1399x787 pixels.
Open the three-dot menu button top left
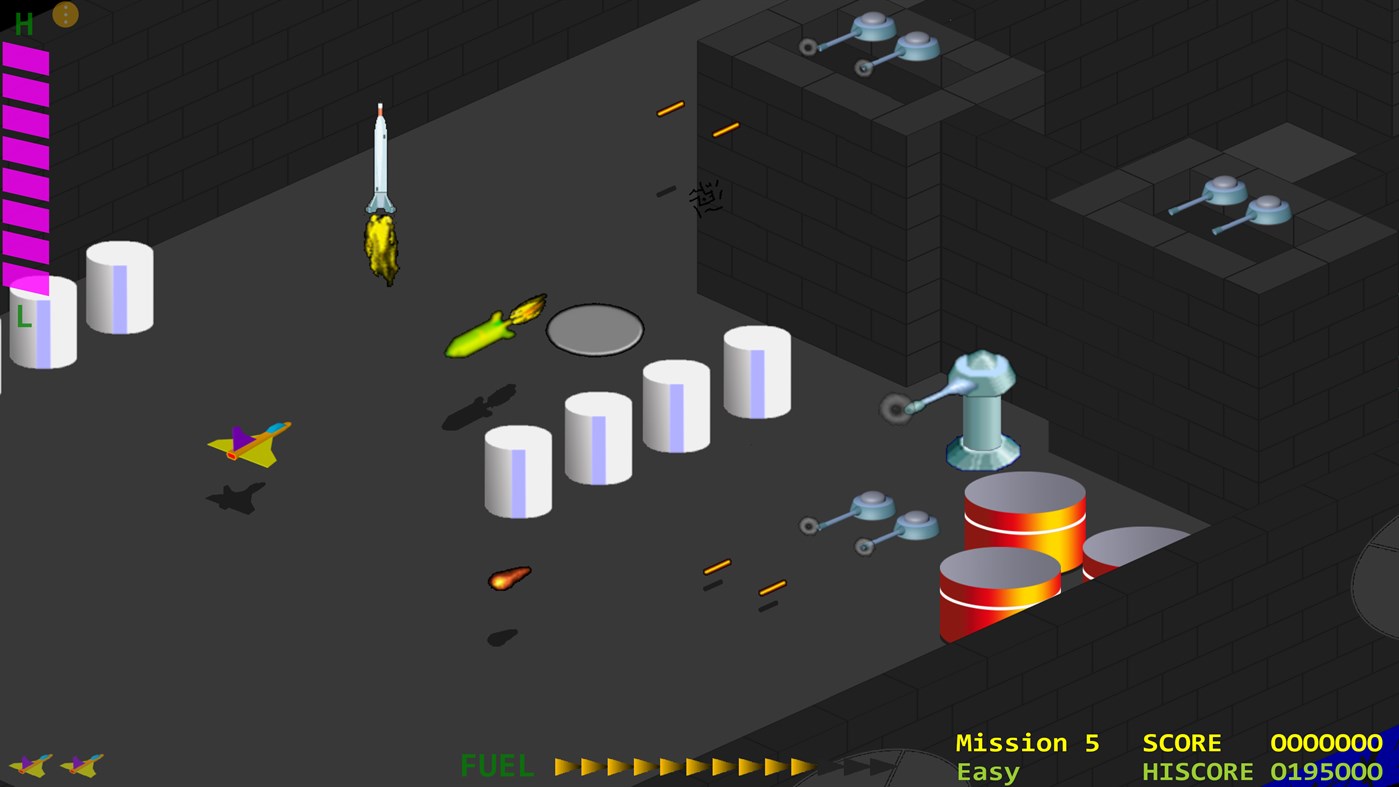coord(65,14)
